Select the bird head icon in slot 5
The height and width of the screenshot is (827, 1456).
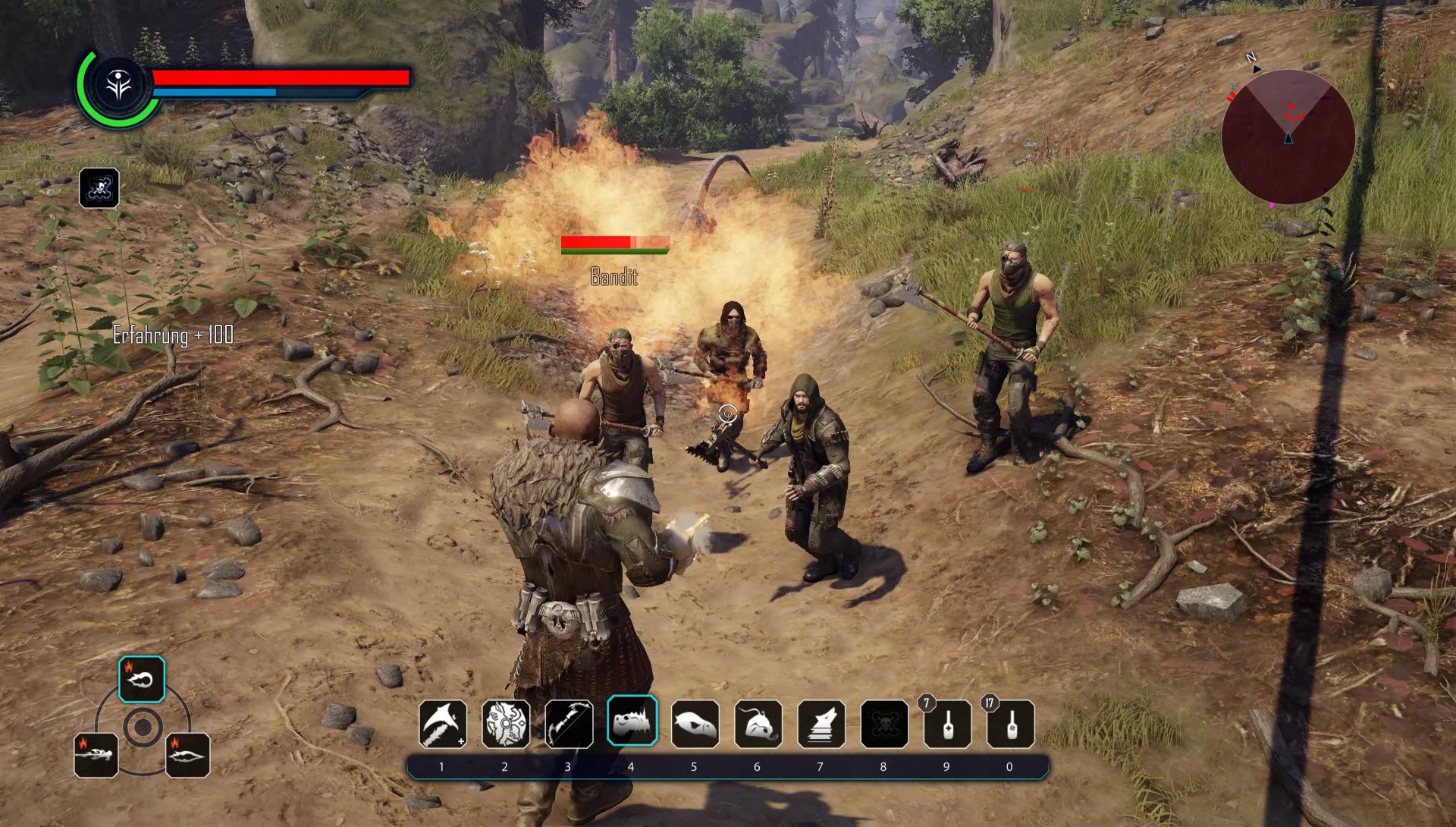tap(695, 724)
